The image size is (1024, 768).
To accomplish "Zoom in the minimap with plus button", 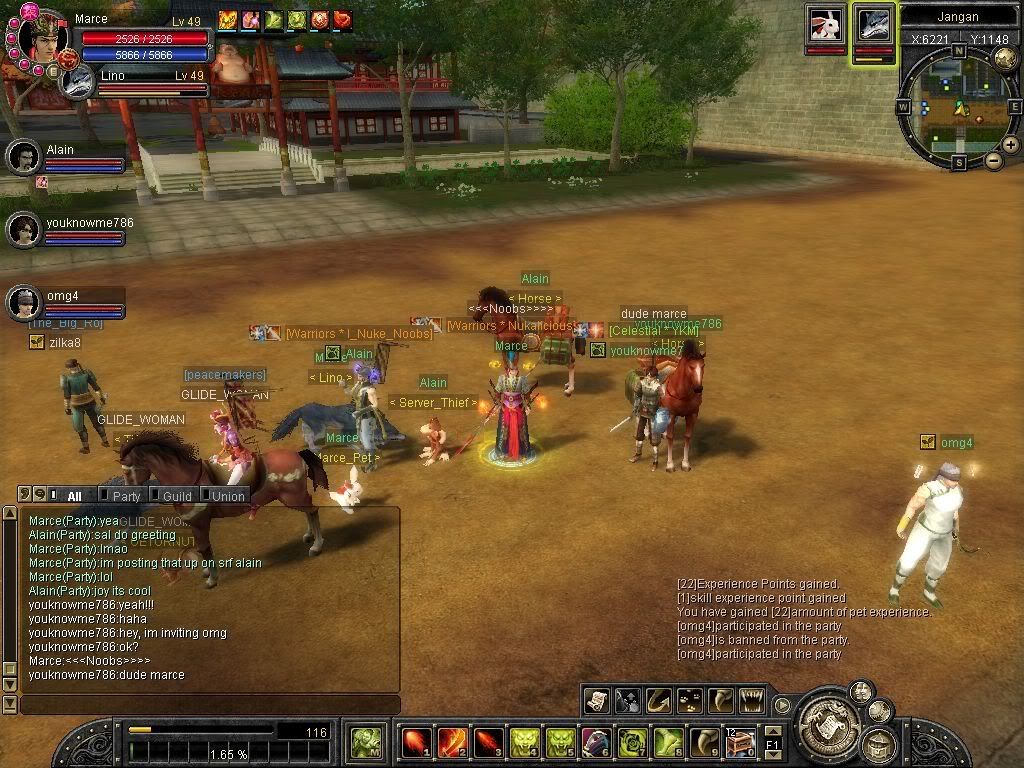I will [x=1010, y=145].
